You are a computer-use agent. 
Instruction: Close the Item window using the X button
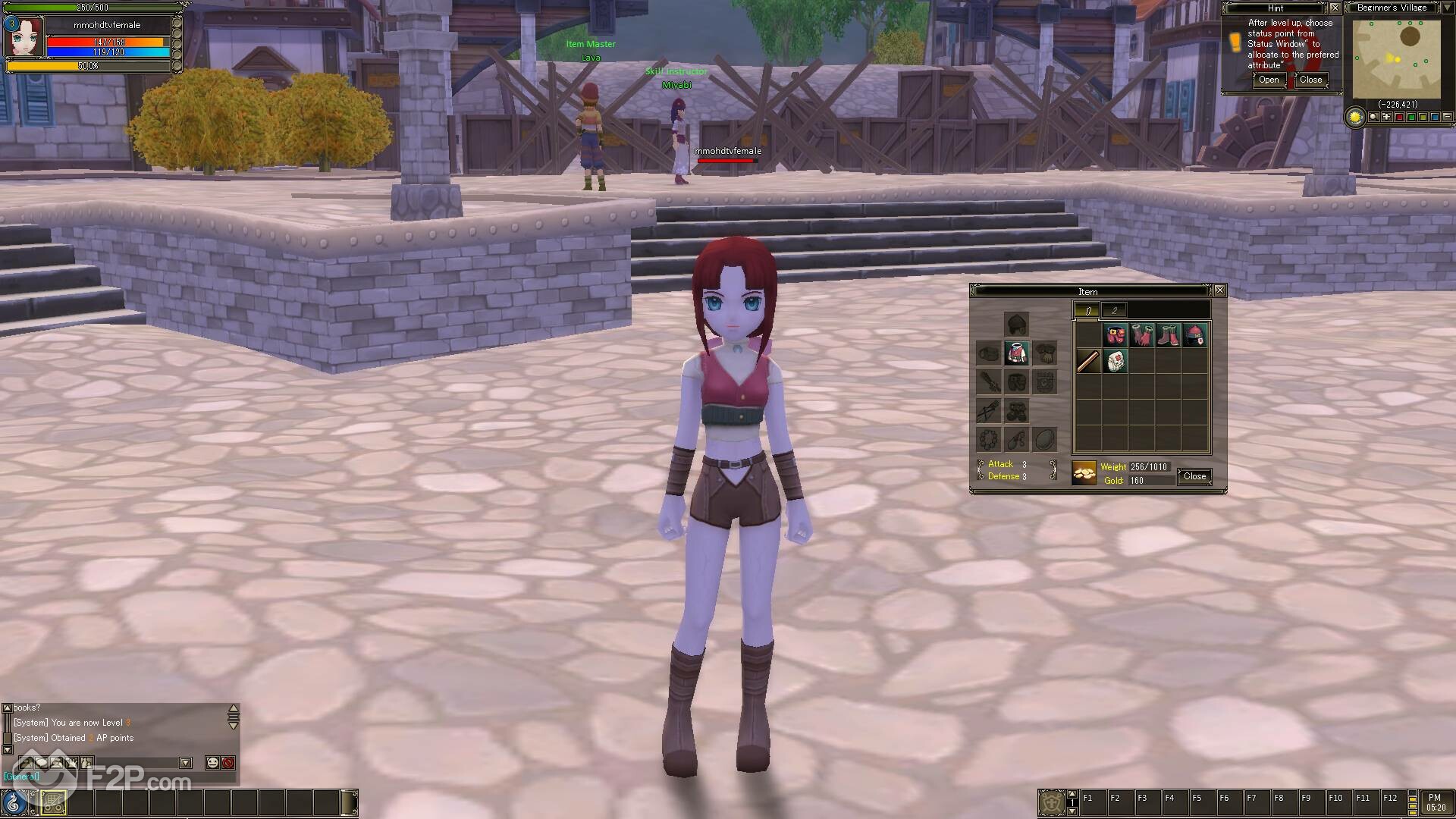[1219, 290]
